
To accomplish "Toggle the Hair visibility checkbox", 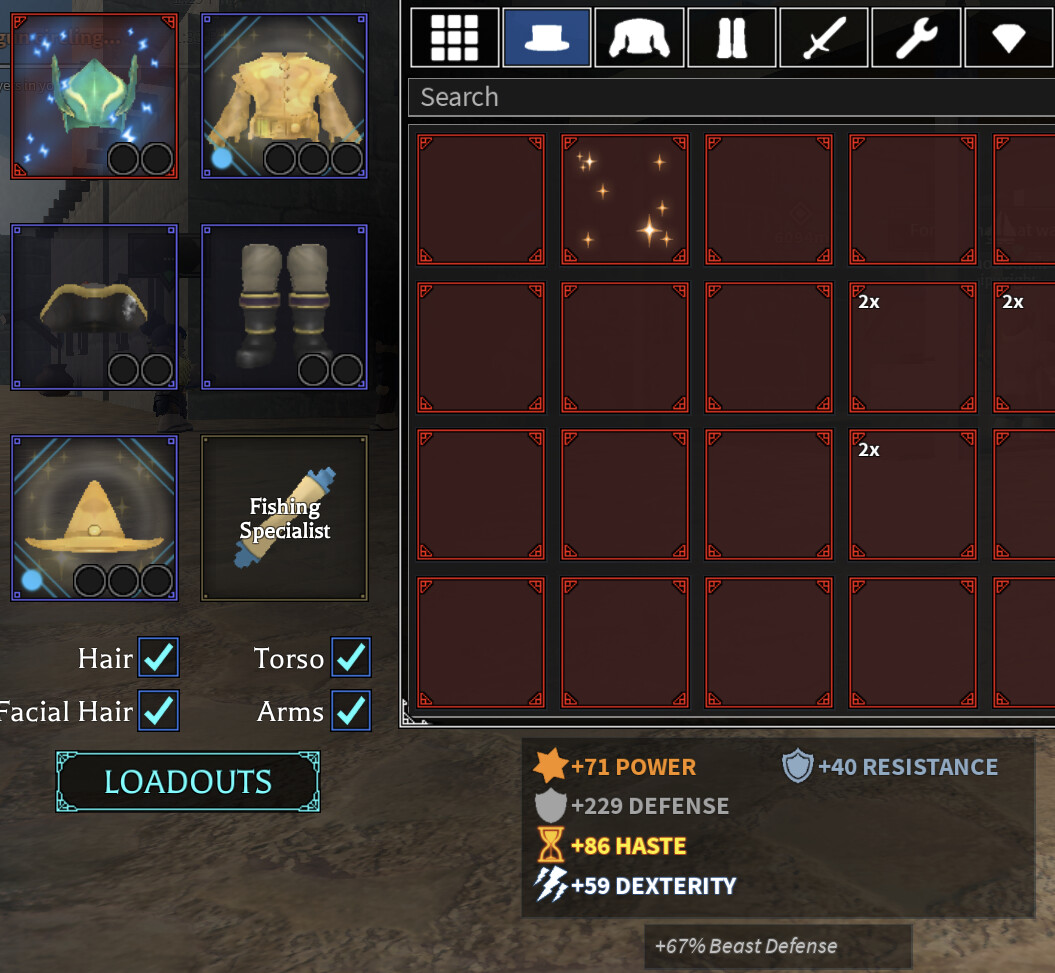I will (x=158, y=657).
